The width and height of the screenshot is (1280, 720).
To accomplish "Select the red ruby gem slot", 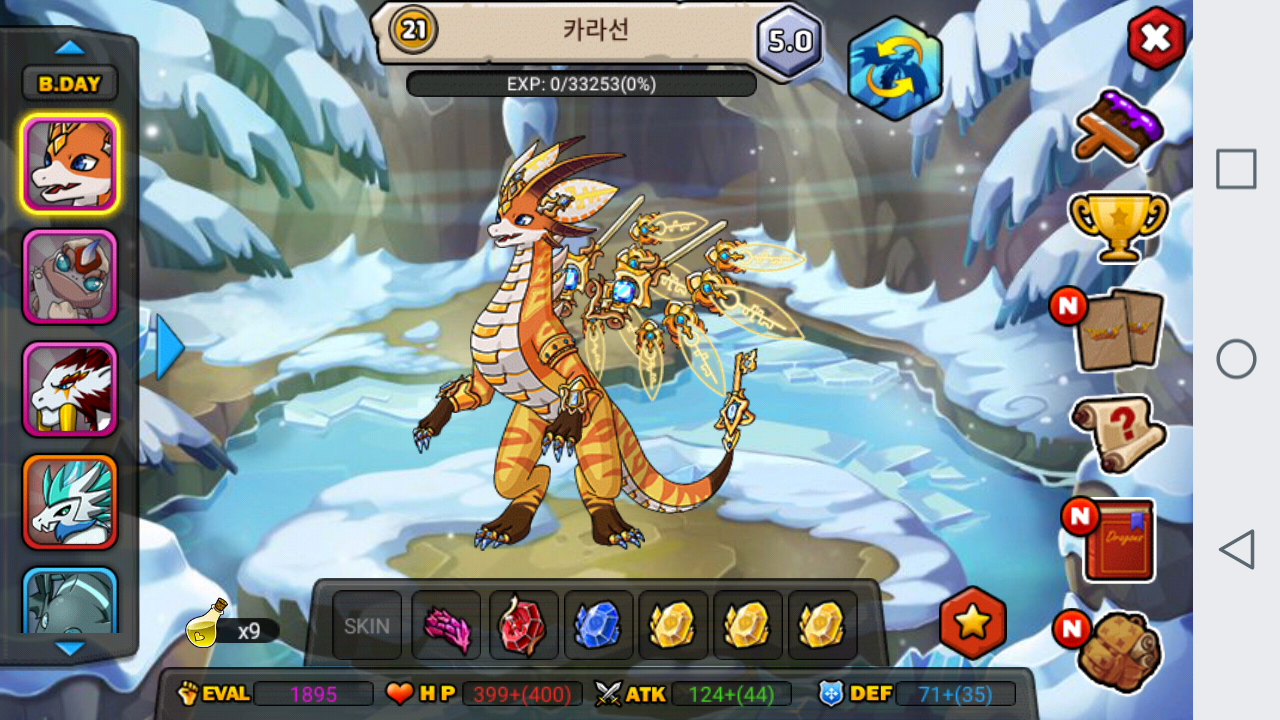I will click(523, 626).
